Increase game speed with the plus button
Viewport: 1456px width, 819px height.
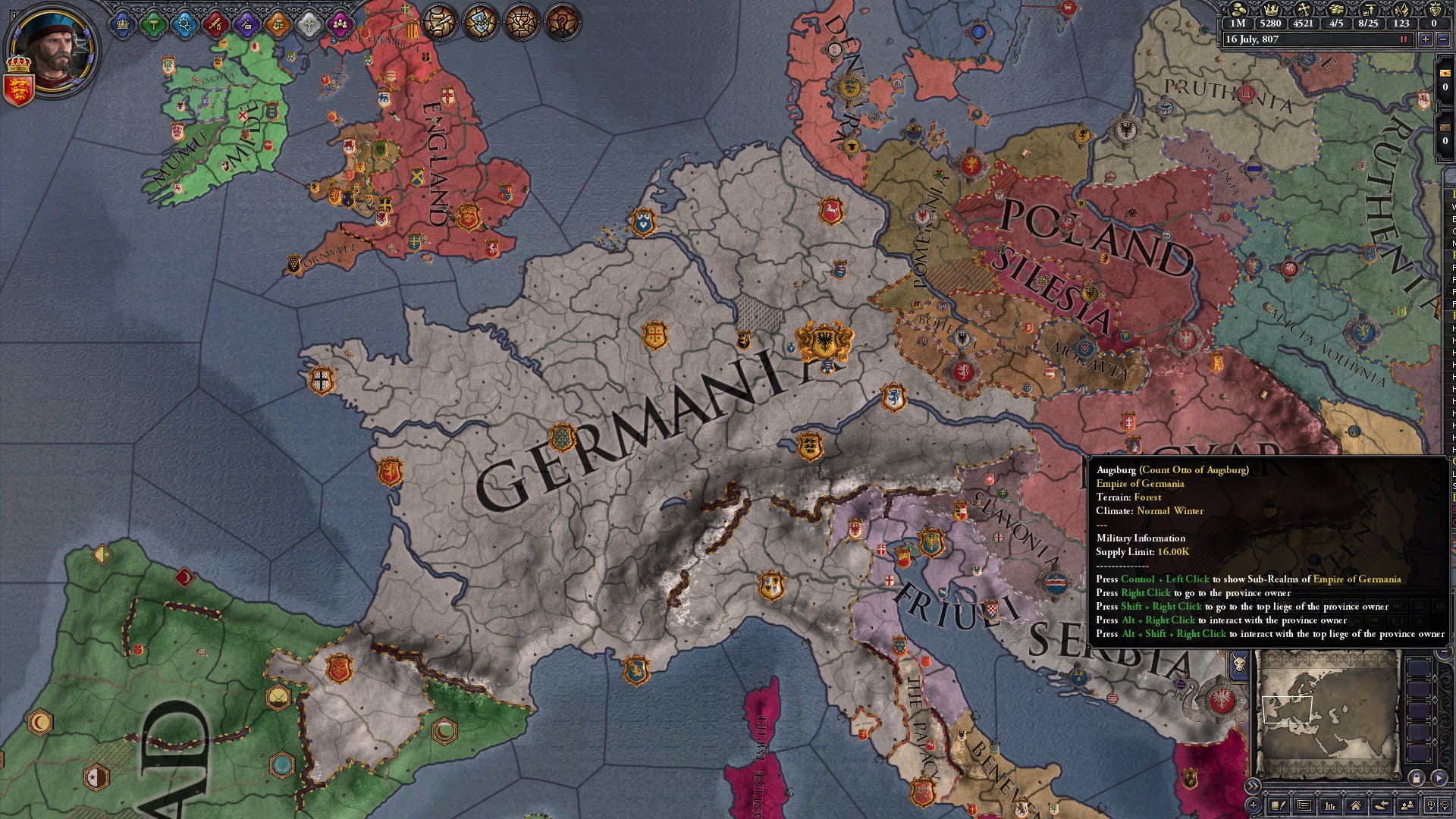(x=1426, y=39)
